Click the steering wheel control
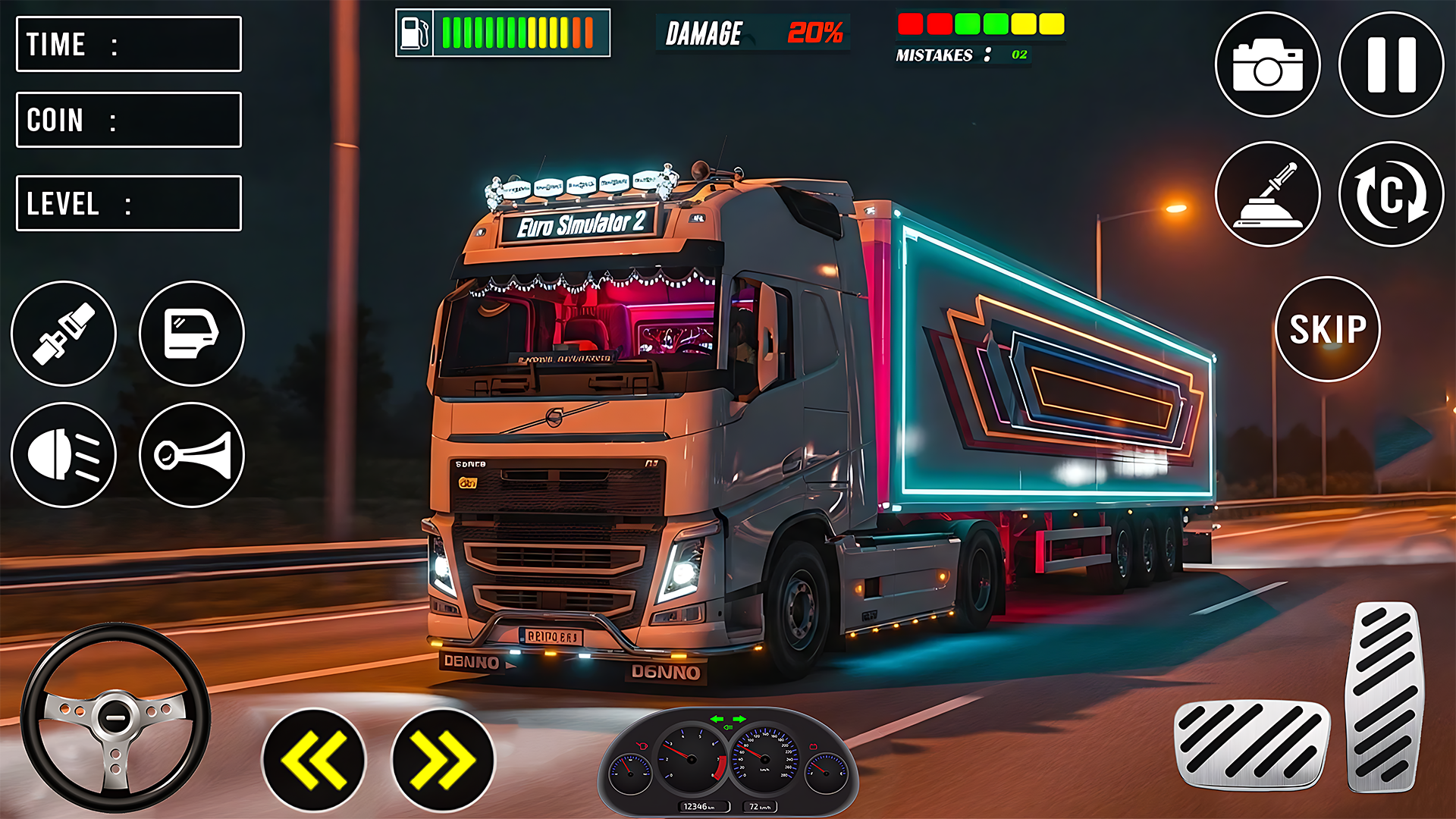 (x=115, y=717)
